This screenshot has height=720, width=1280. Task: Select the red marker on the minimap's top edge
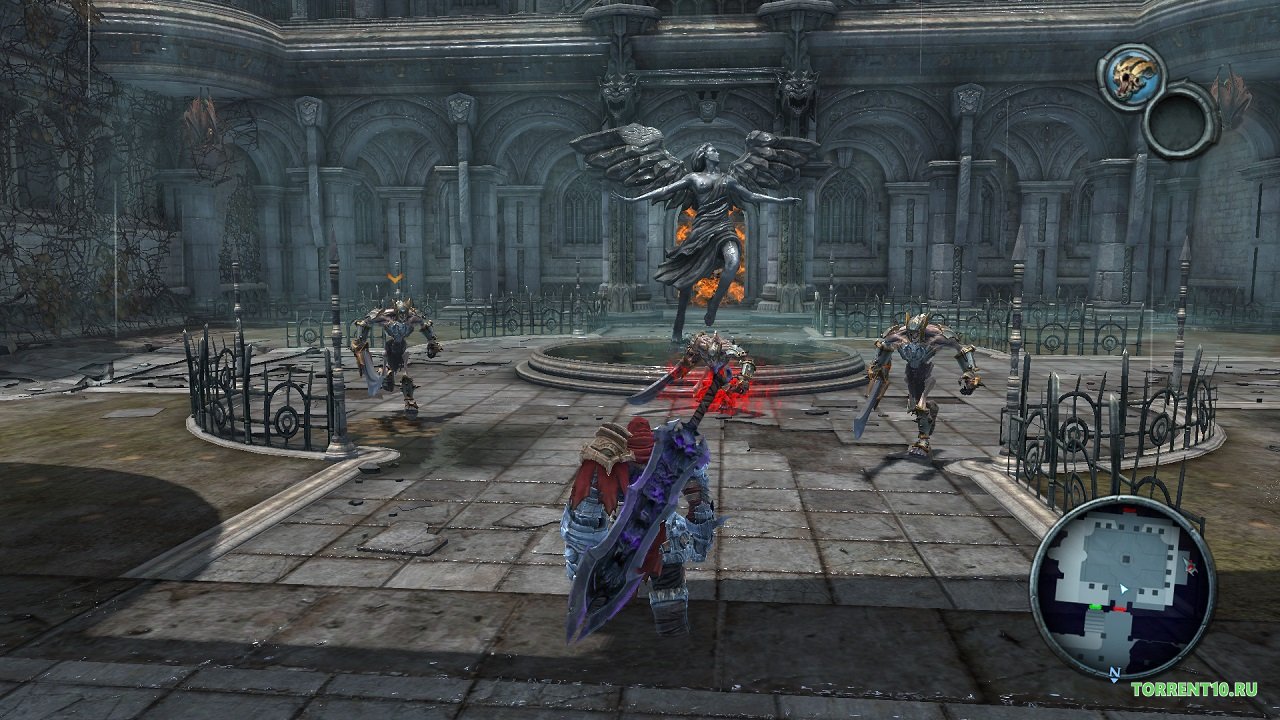tap(1128, 510)
